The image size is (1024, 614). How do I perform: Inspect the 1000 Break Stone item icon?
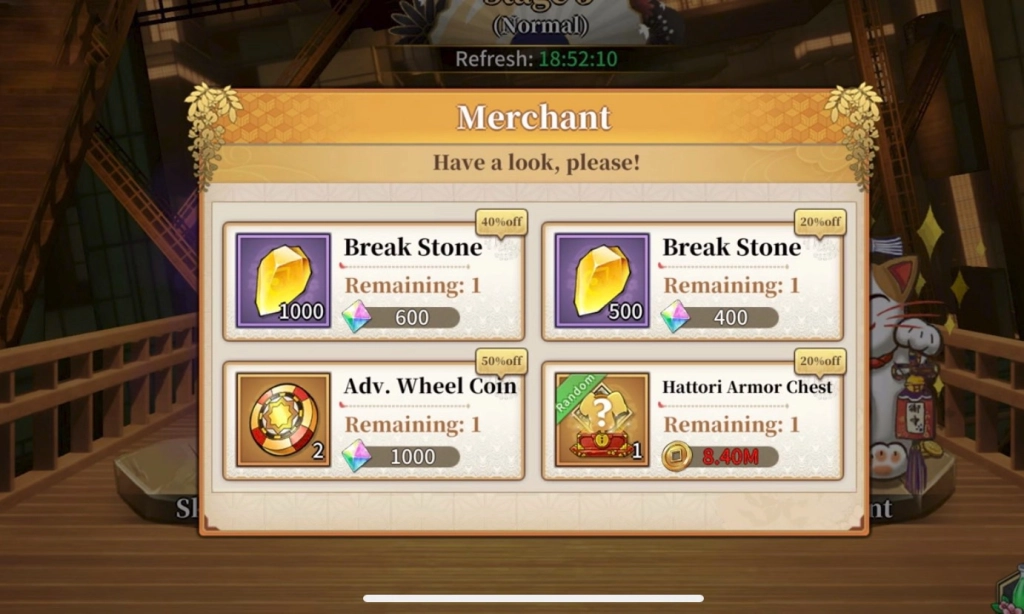[x=283, y=281]
